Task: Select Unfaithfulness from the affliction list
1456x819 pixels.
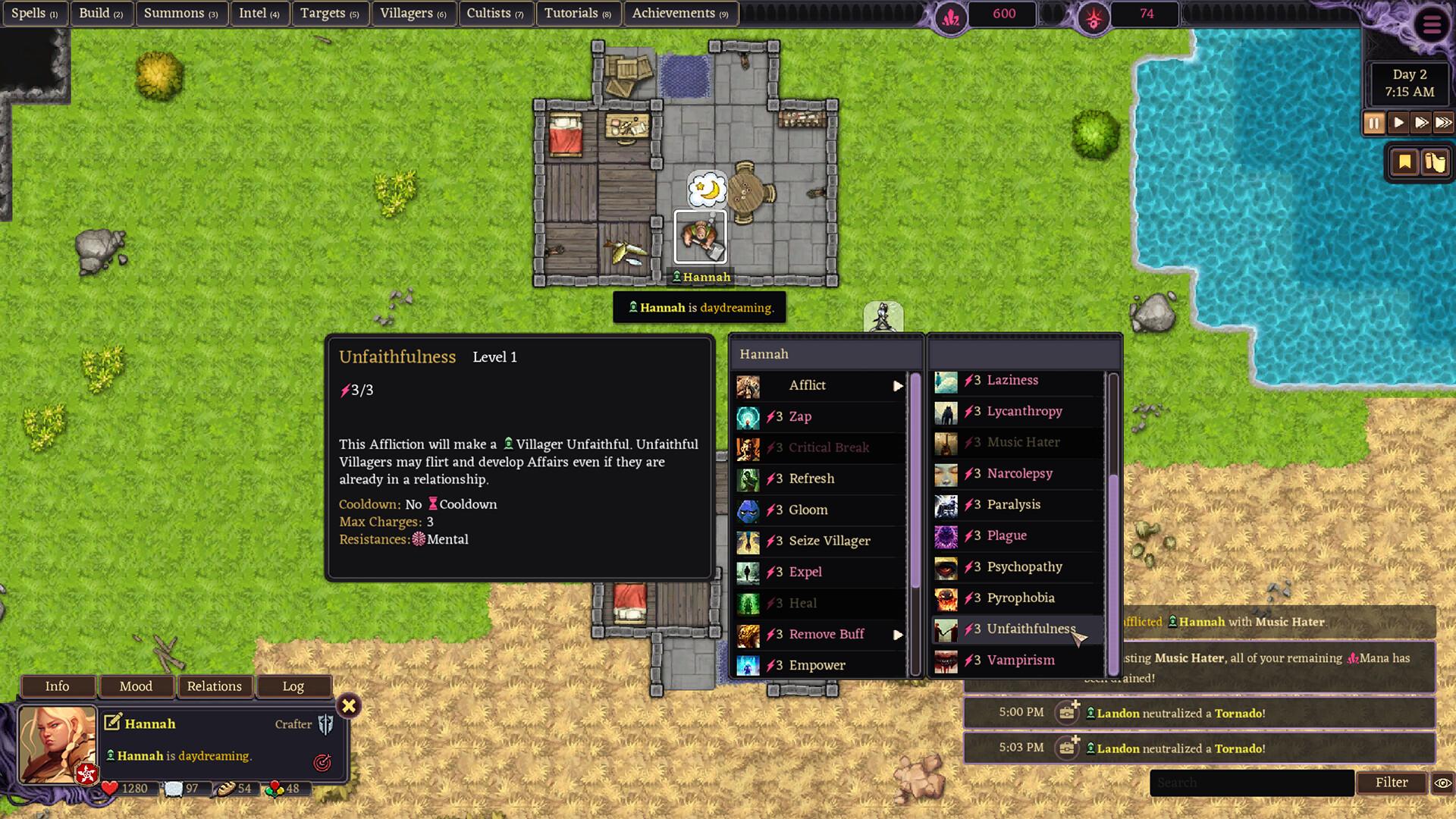Action: coord(1031,629)
